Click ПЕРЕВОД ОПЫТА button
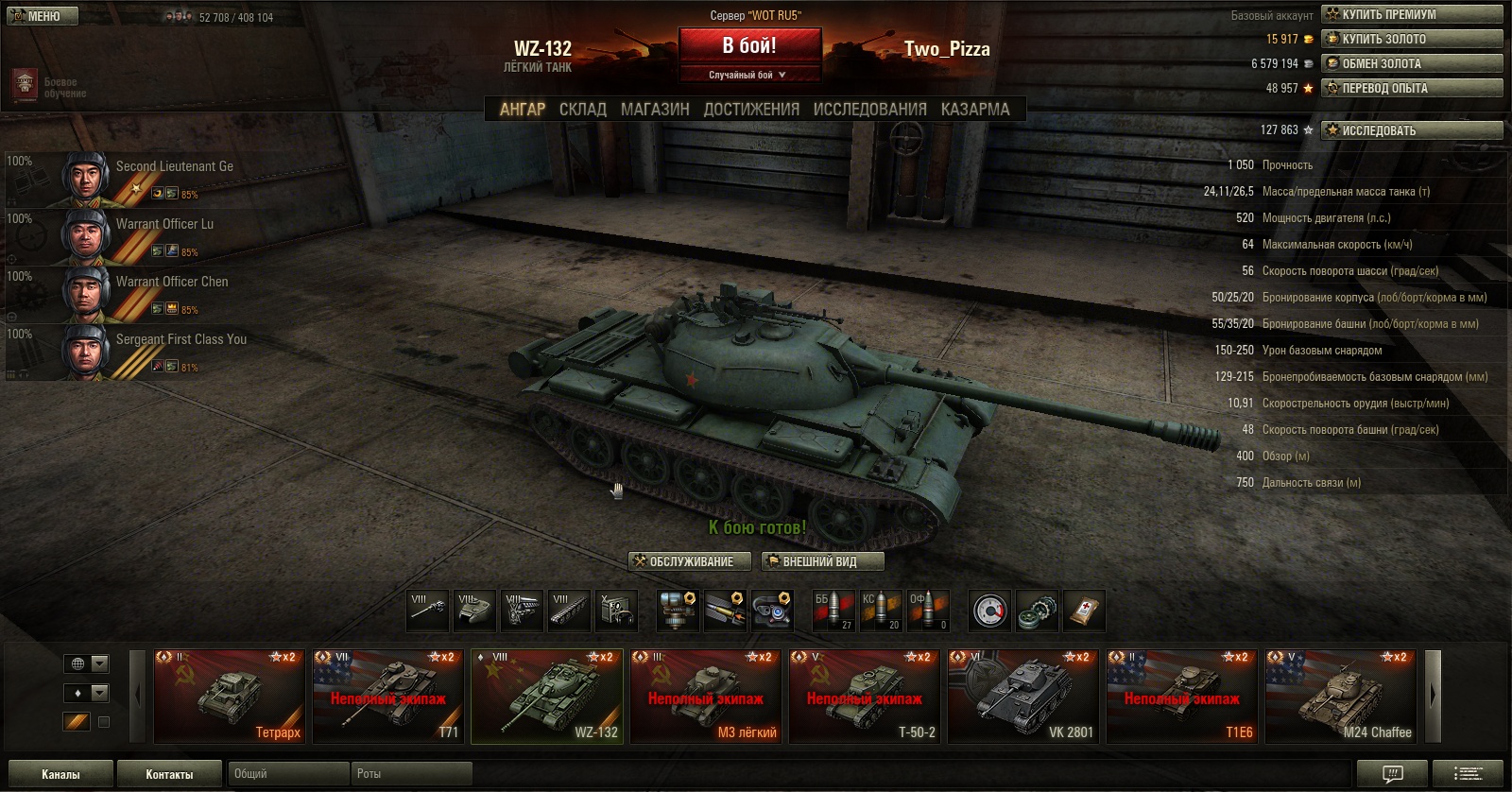Screen dimensions: 1512x792 pyautogui.click(x=1412, y=88)
